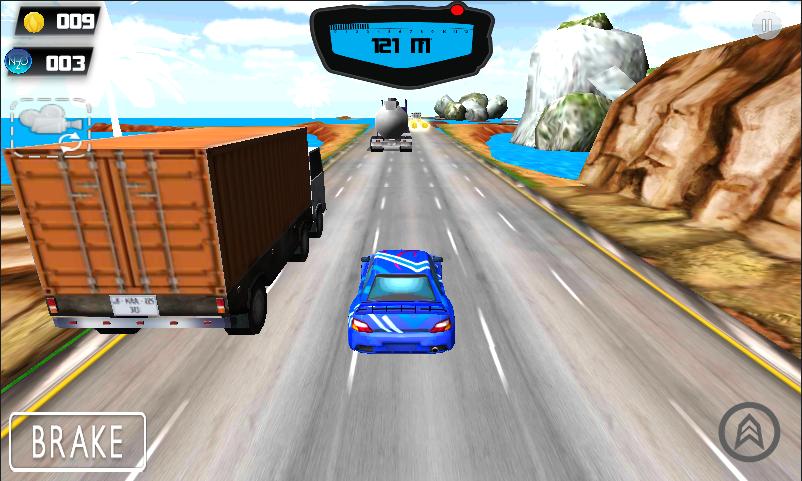802x481 pixels.
Task: Switch camera view with the camera icon
Action: 50,126
